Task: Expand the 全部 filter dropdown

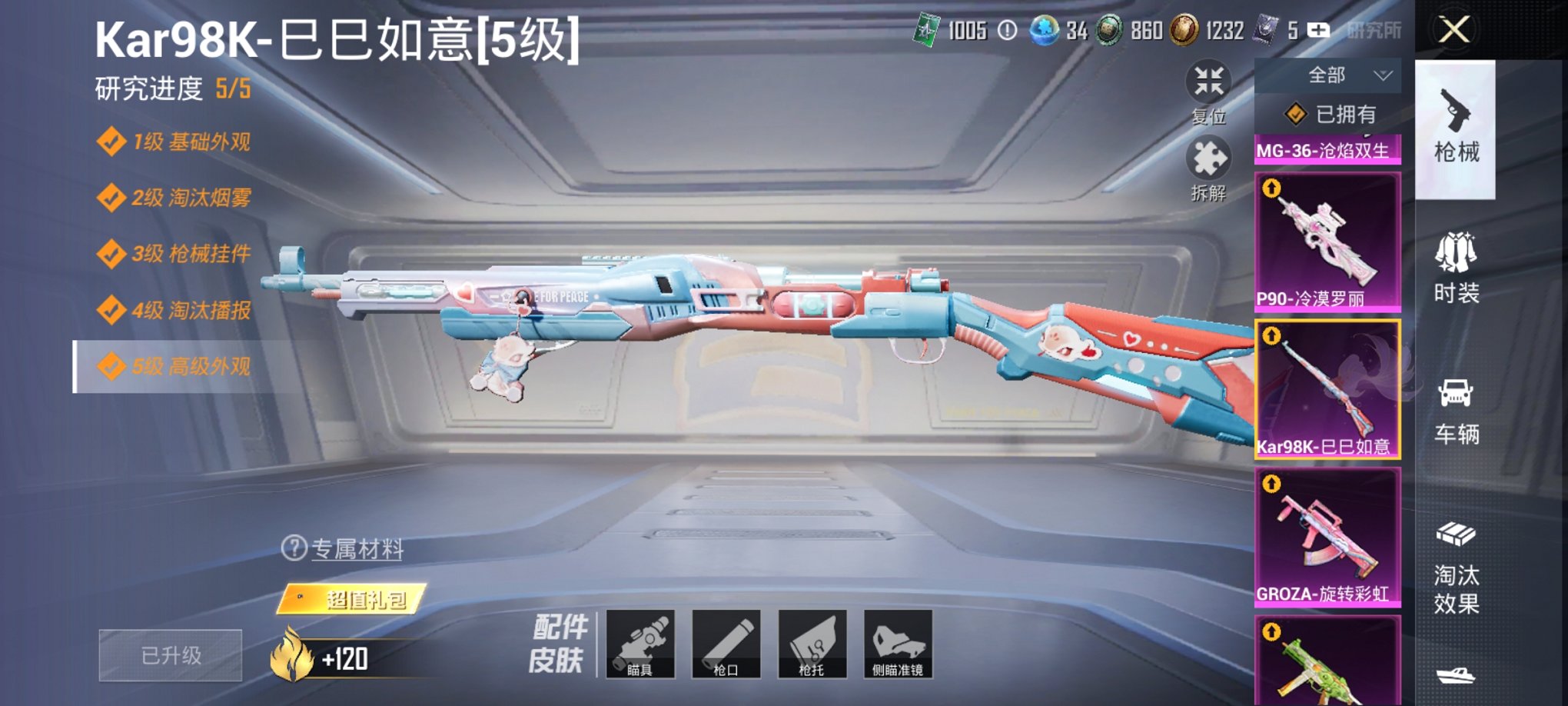Action: click(x=1327, y=75)
